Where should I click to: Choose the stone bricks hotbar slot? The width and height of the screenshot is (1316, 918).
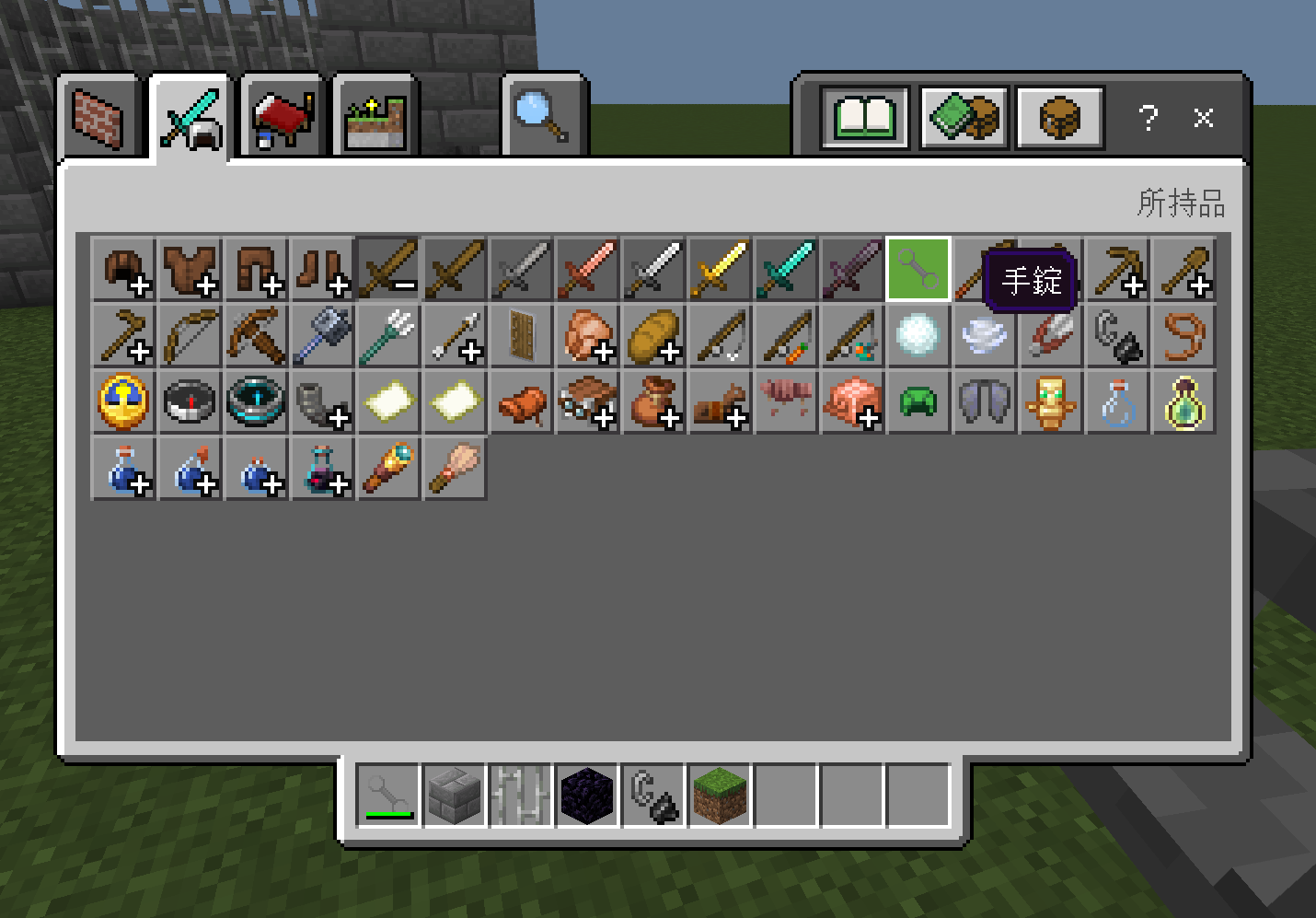point(455,795)
